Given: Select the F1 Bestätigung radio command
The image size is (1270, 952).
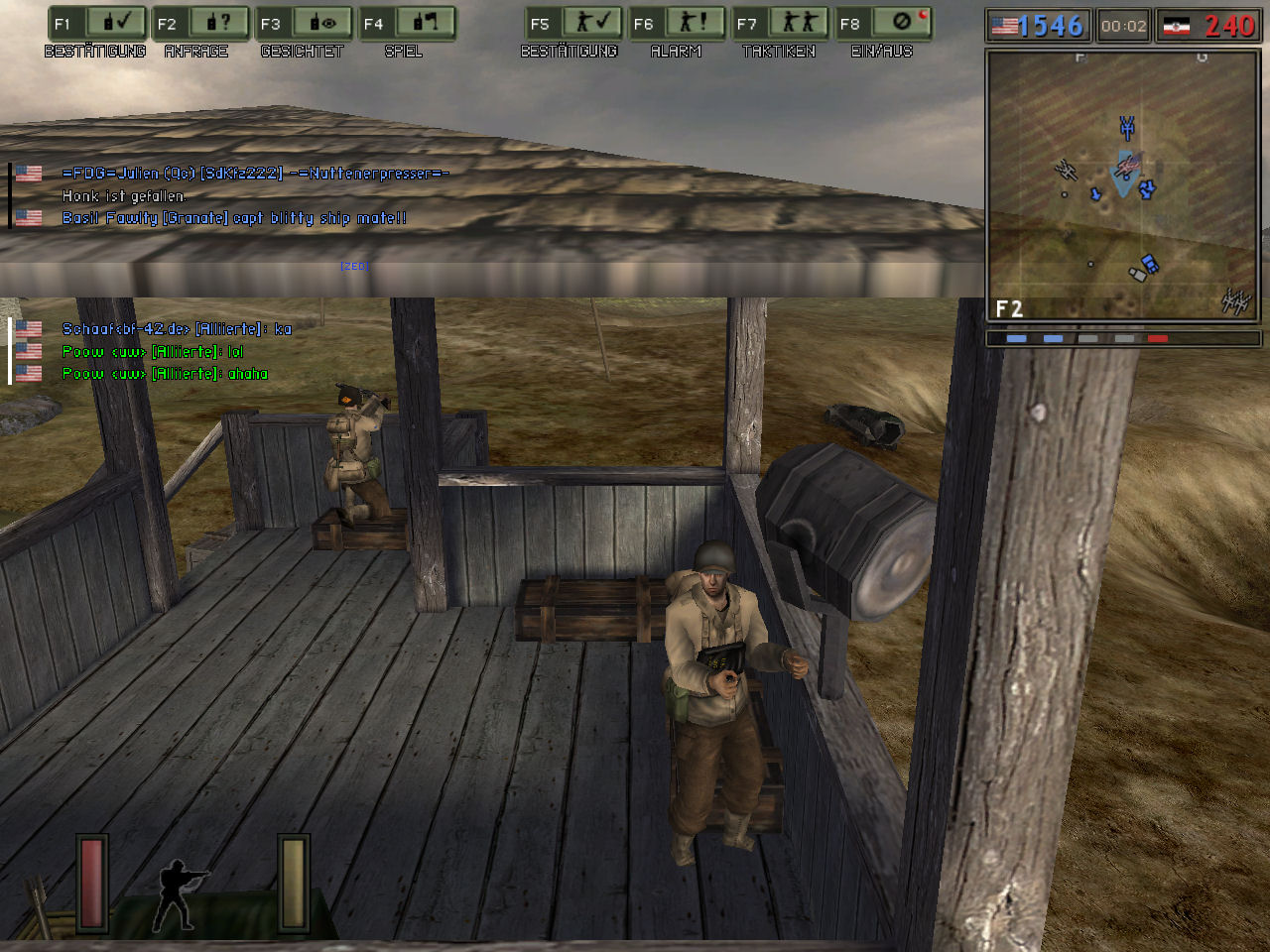Looking at the screenshot, I should click(96, 24).
